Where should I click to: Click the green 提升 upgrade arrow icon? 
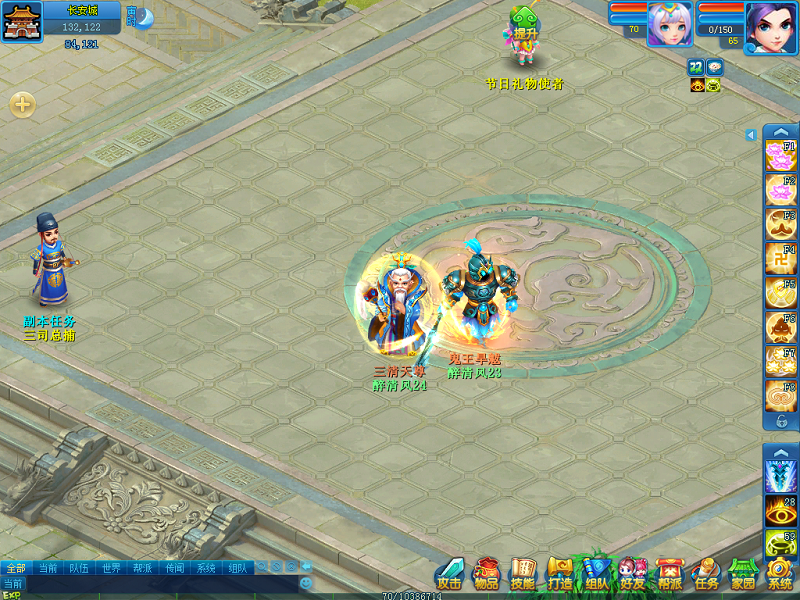(525, 24)
